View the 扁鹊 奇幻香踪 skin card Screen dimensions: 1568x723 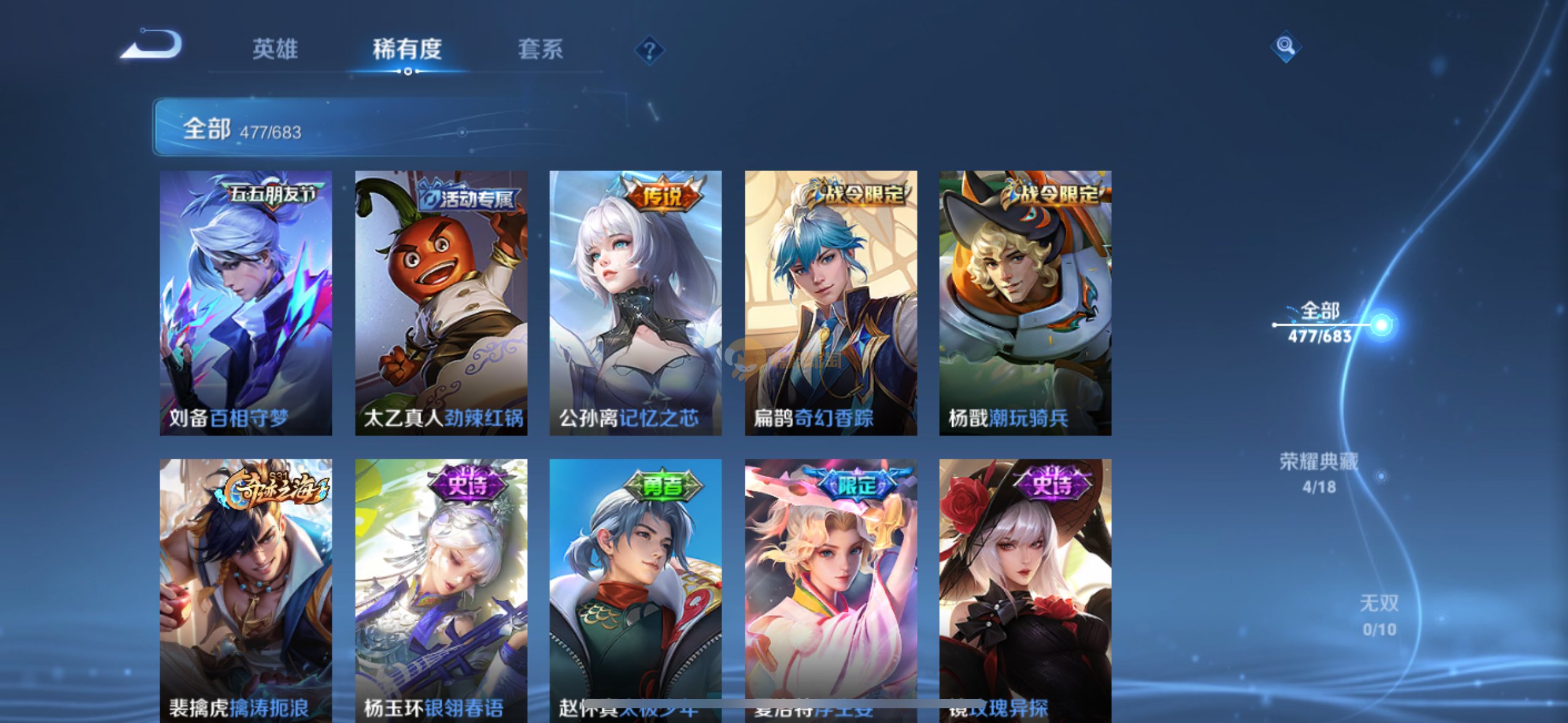831,303
